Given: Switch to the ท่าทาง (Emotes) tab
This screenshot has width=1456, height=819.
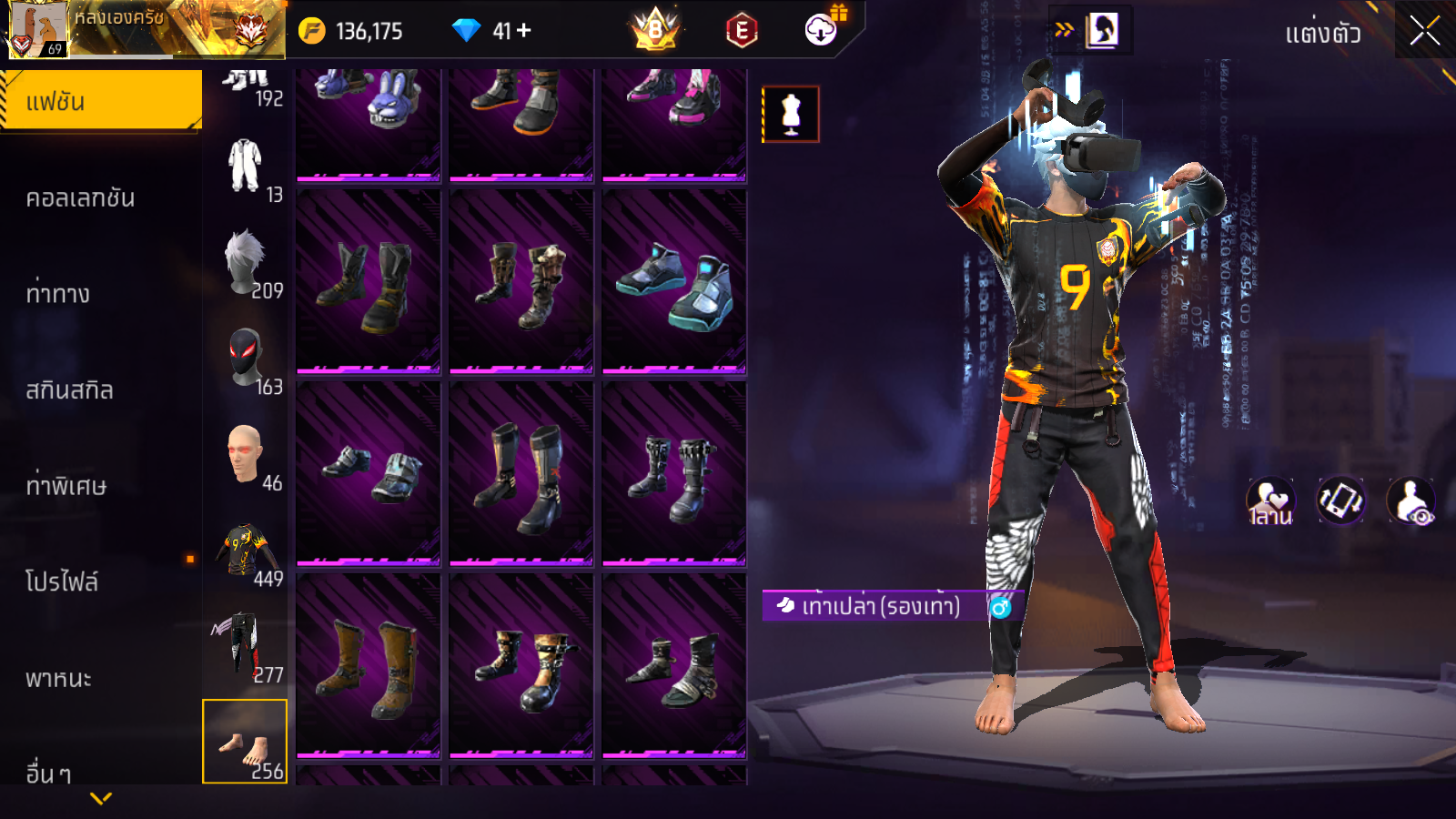Looking at the screenshot, I should coord(58,294).
